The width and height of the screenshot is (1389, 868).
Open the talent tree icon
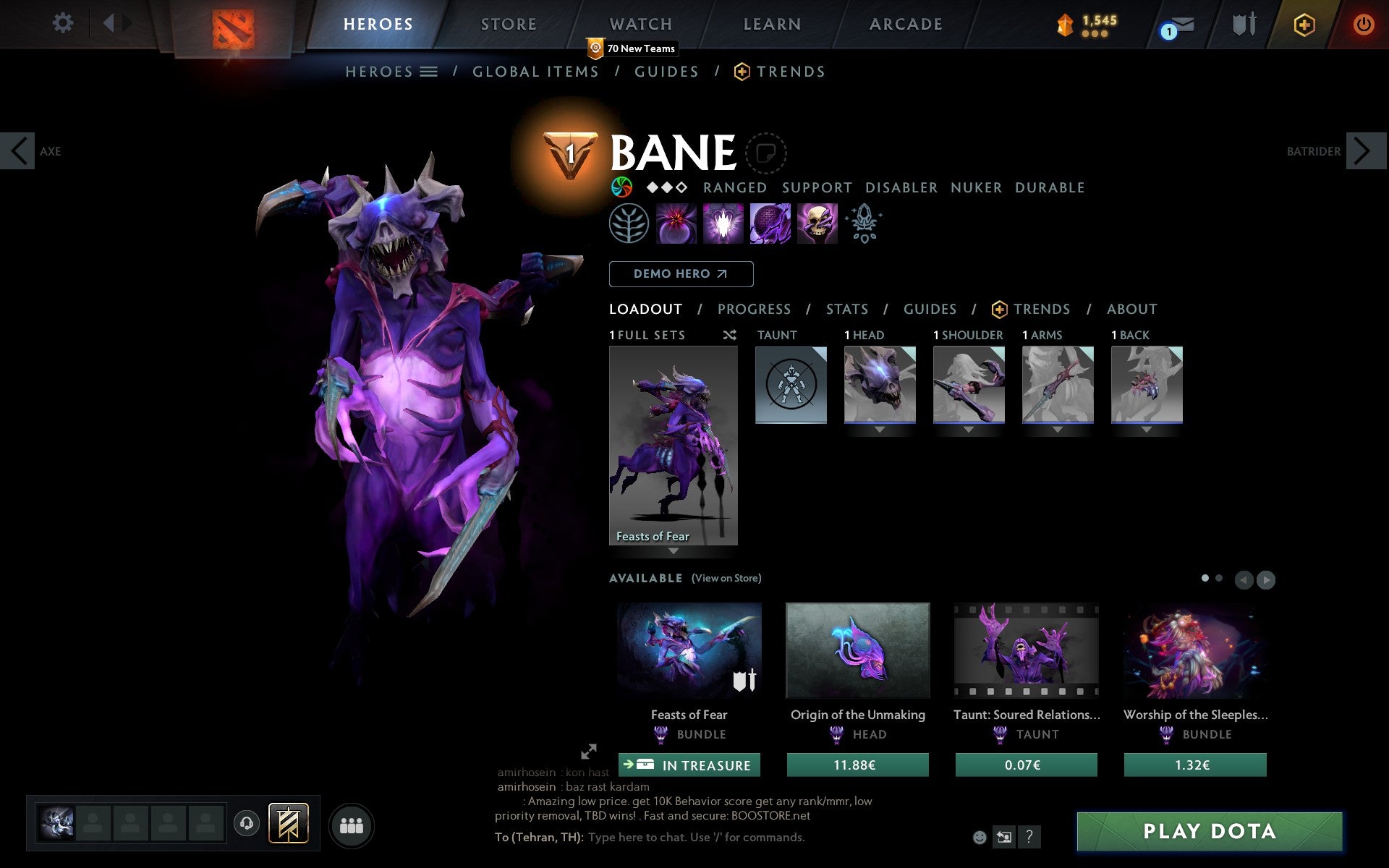[x=627, y=224]
